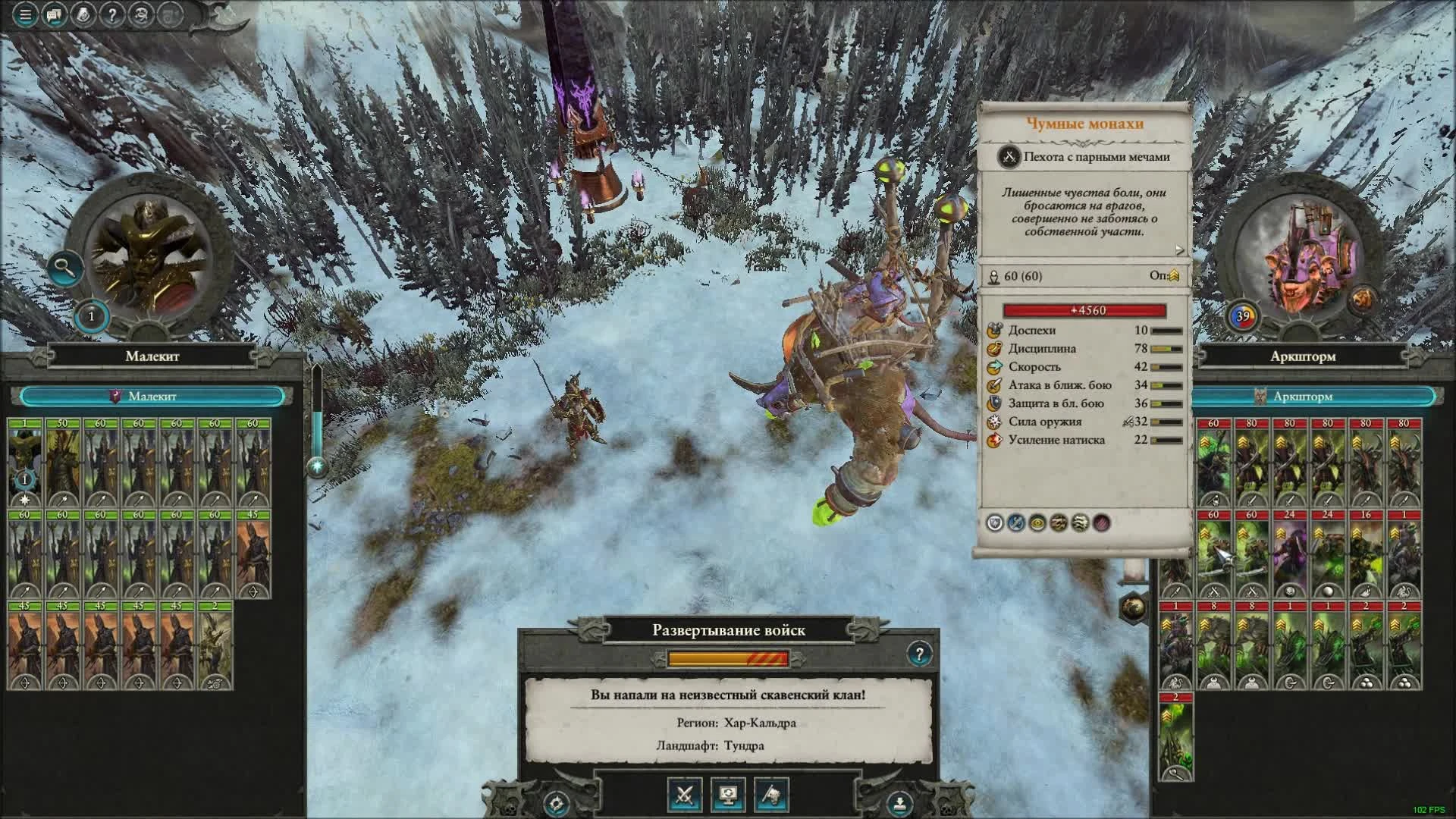Toggle the blue weapon attribute icon on unit panel
The width and height of the screenshot is (1456, 819).
(x=1016, y=523)
